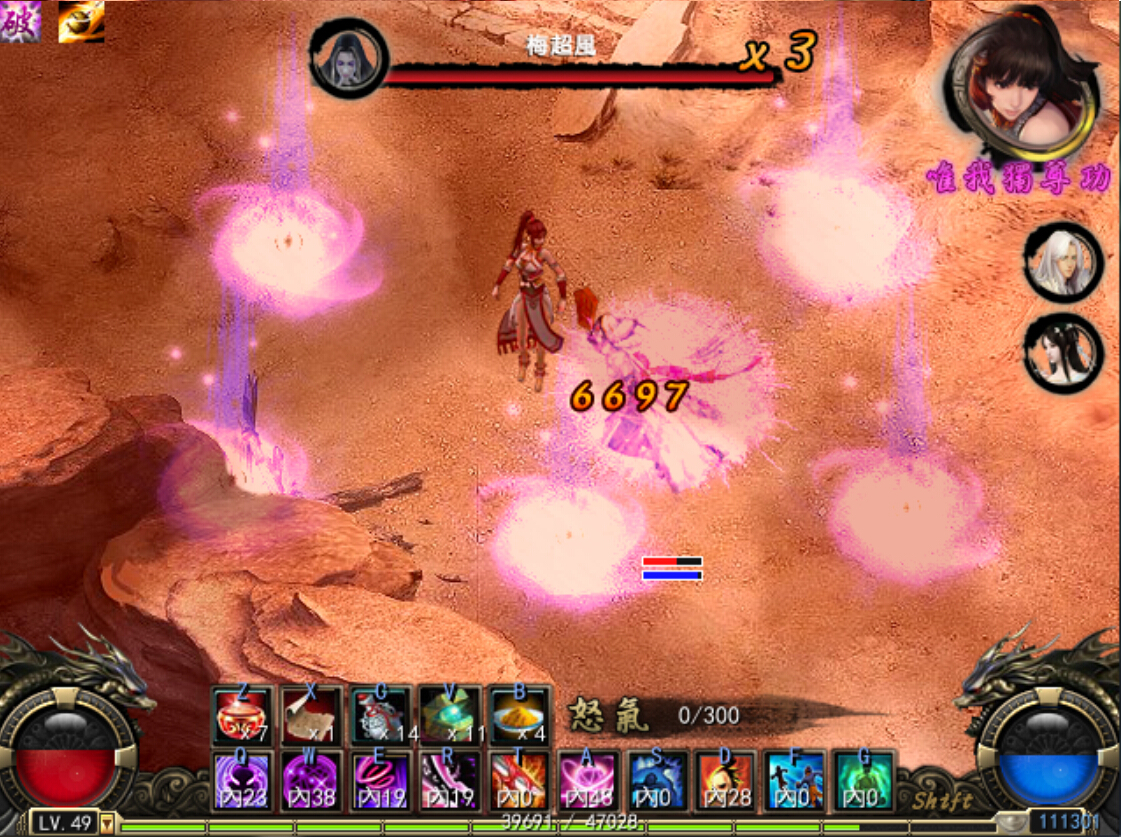Viewport: 1121px width, 837px height.
Task: Activate the red fiery claw skill on T
Action: [519, 781]
